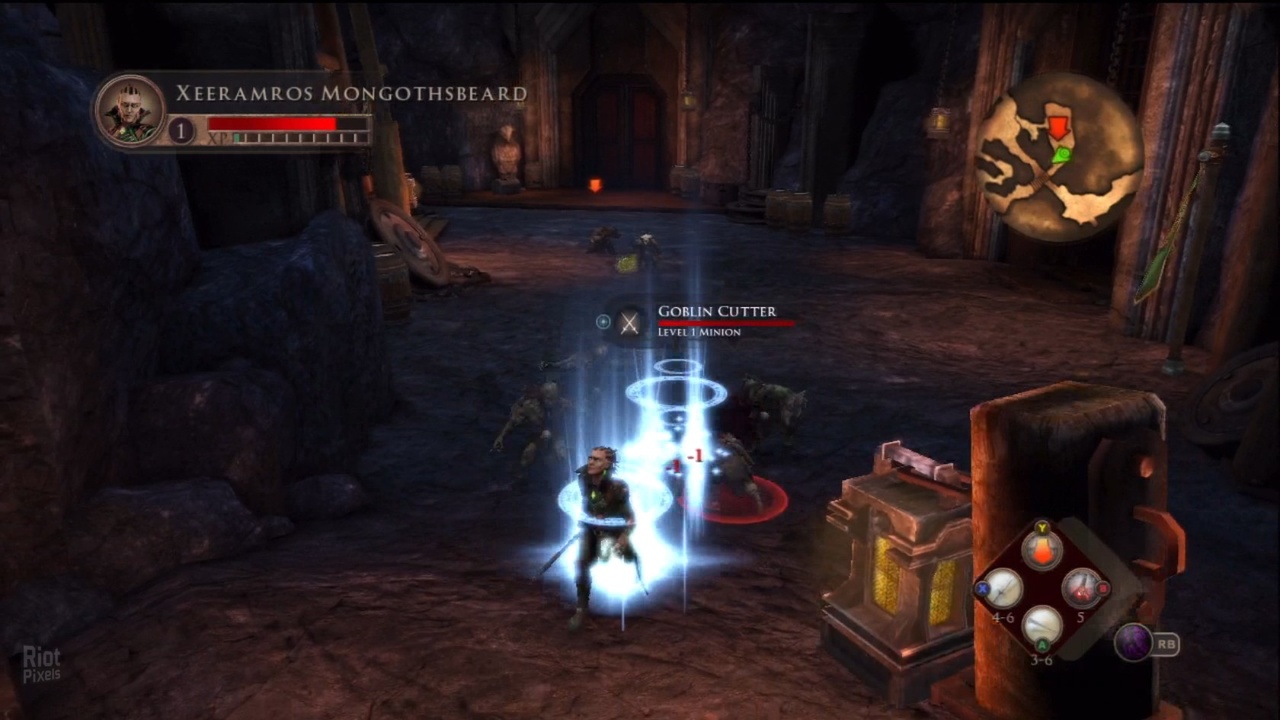Activate the purple orb ability
This screenshot has width=1280, height=720.
tap(1133, 643)
